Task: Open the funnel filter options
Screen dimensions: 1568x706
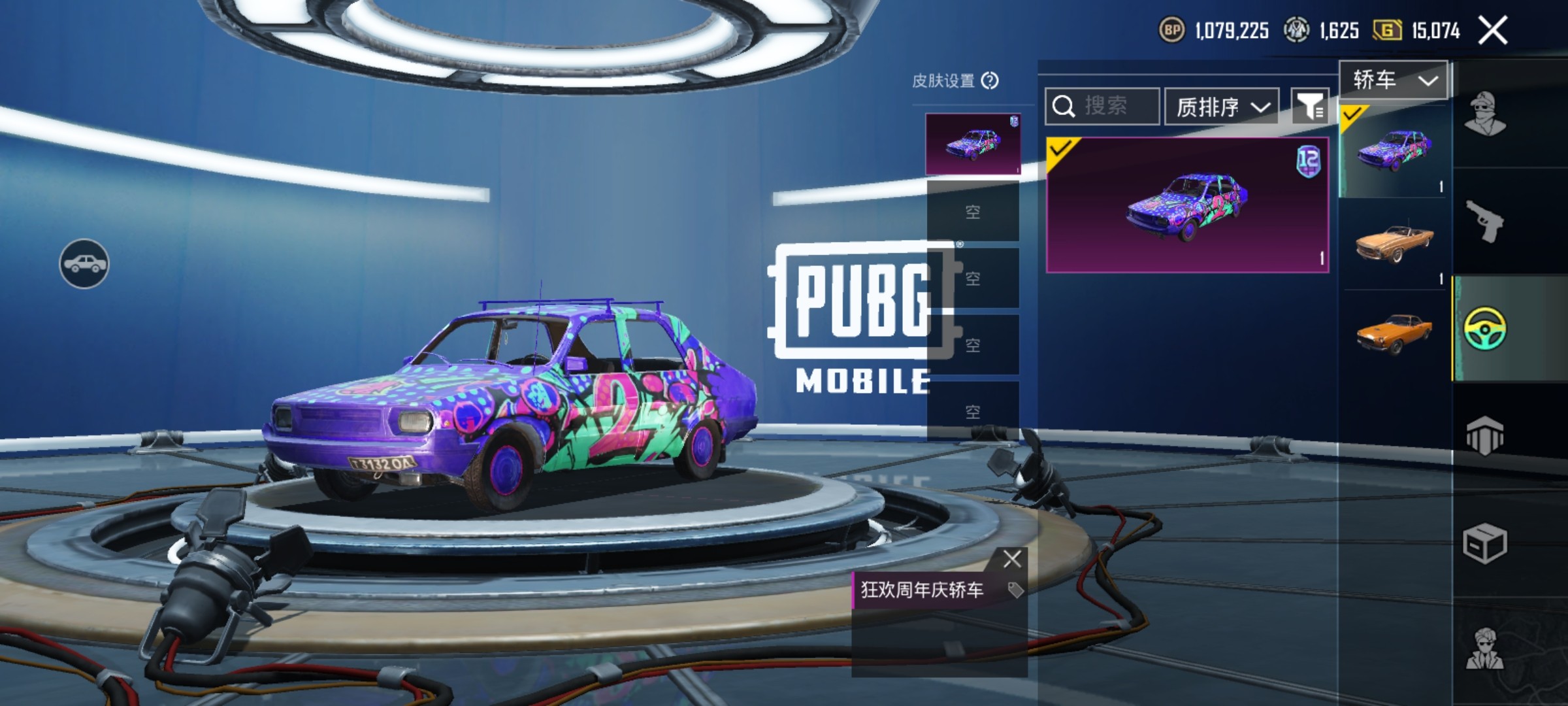Action: [1310, 107]
